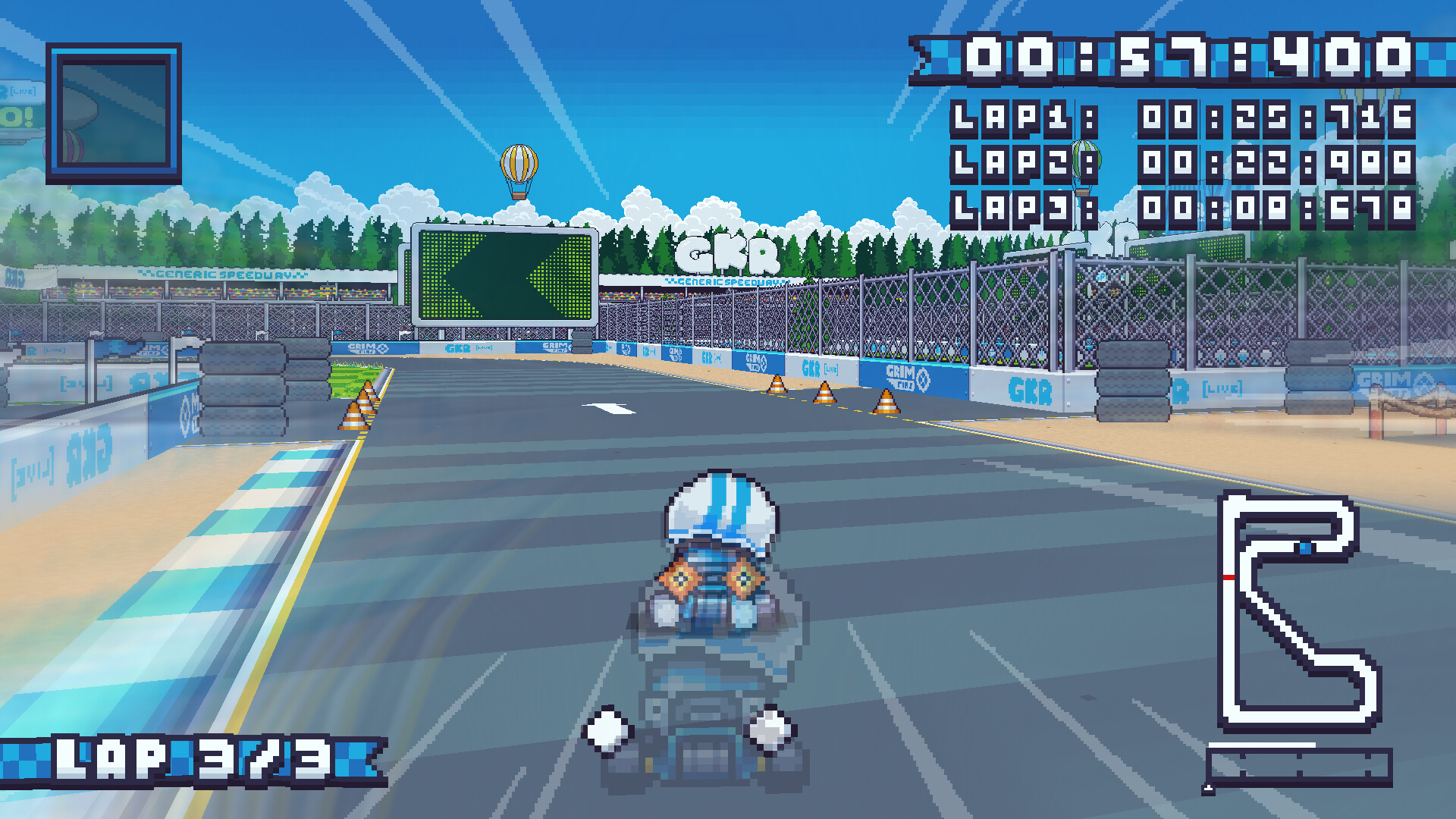This screenshot has width=1456, height=819.
Task: Select the striped hot air balloon
Action: 519,163
